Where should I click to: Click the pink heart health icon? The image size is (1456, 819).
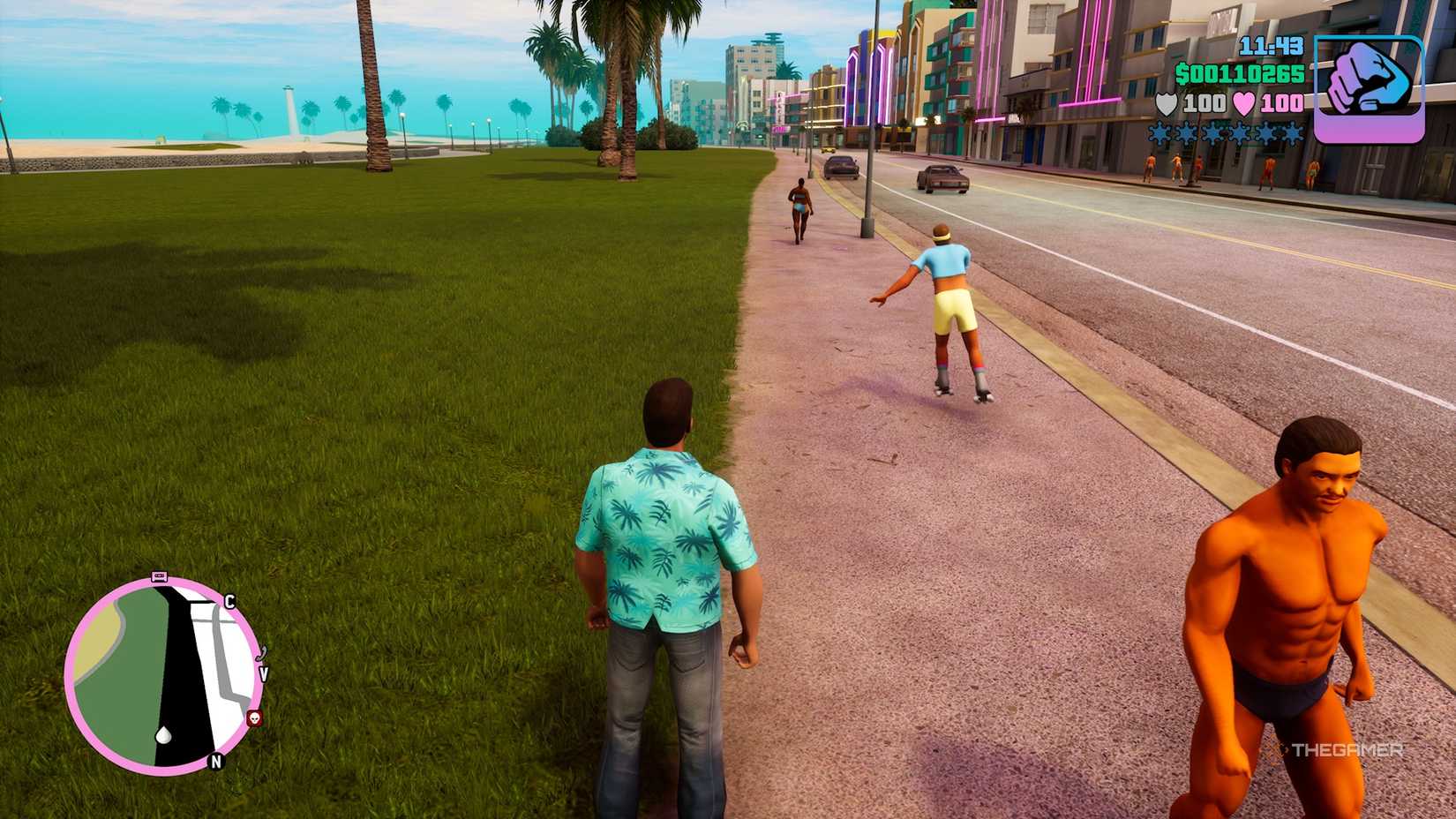tap(1243, 102)
